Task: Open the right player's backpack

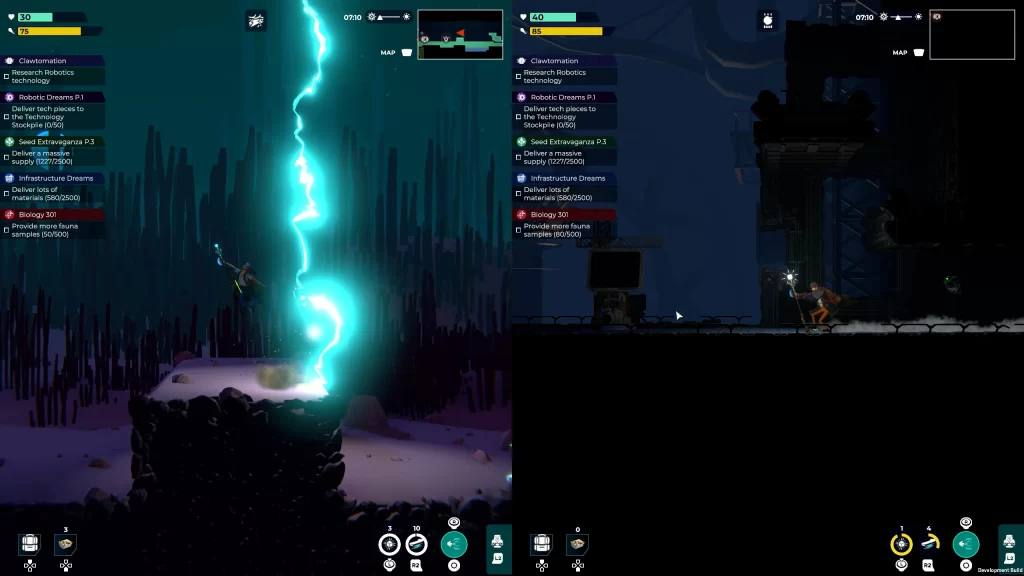Action: click(542, 544)
